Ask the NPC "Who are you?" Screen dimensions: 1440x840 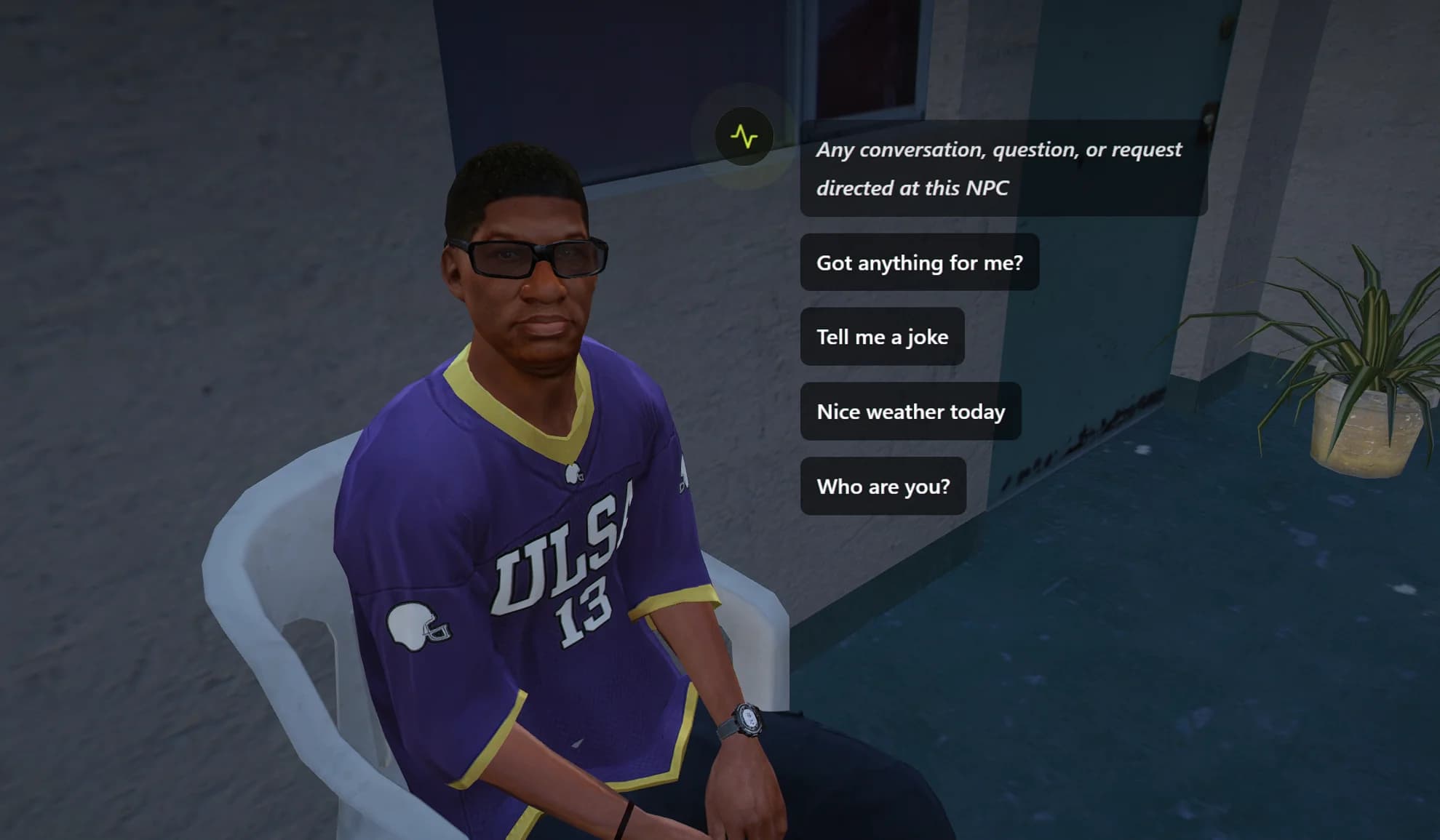coord(883,487)
